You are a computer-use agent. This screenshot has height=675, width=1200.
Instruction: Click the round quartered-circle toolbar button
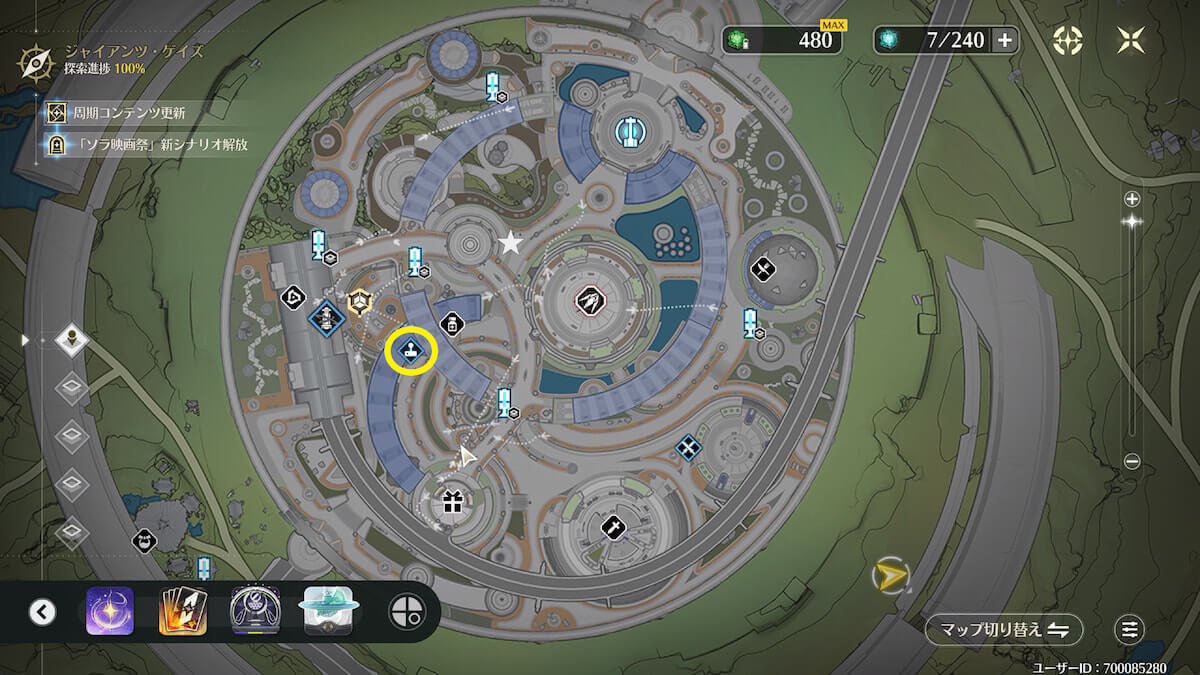pos(404,611)
